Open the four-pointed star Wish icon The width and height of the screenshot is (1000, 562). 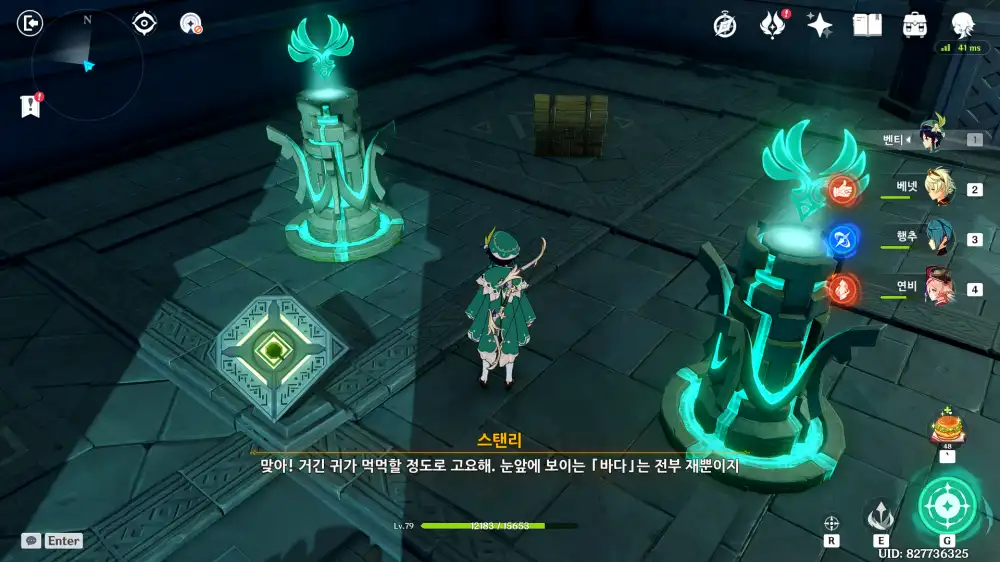point(820,25)
